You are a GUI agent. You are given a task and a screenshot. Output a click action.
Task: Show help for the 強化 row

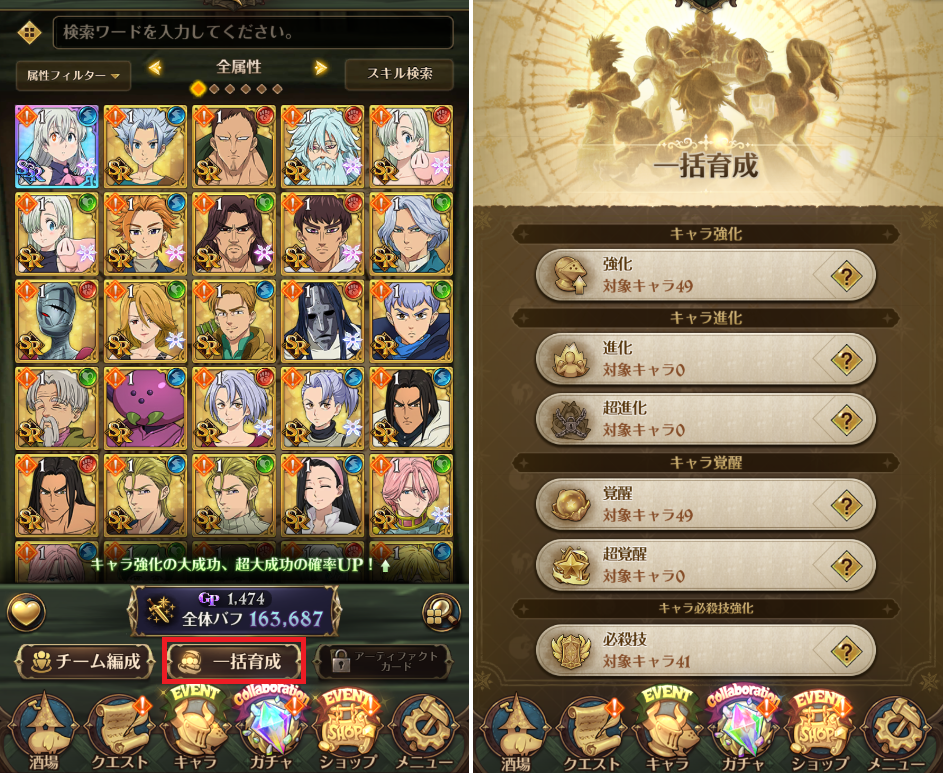pos(846,275)
